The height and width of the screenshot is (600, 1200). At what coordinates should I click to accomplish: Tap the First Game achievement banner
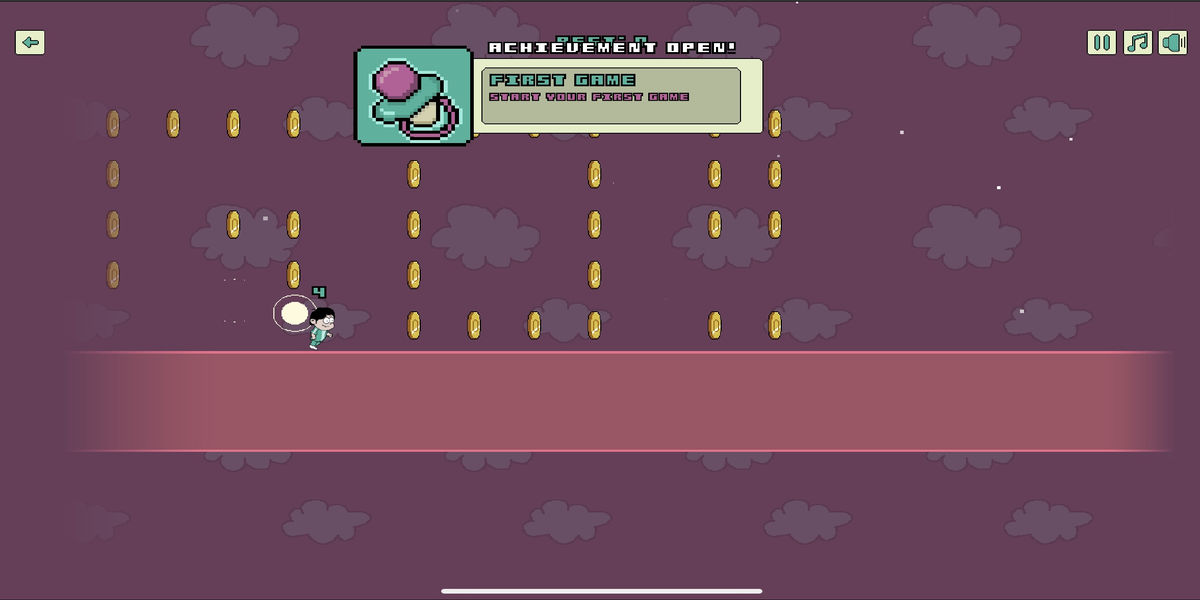(611, 95)
